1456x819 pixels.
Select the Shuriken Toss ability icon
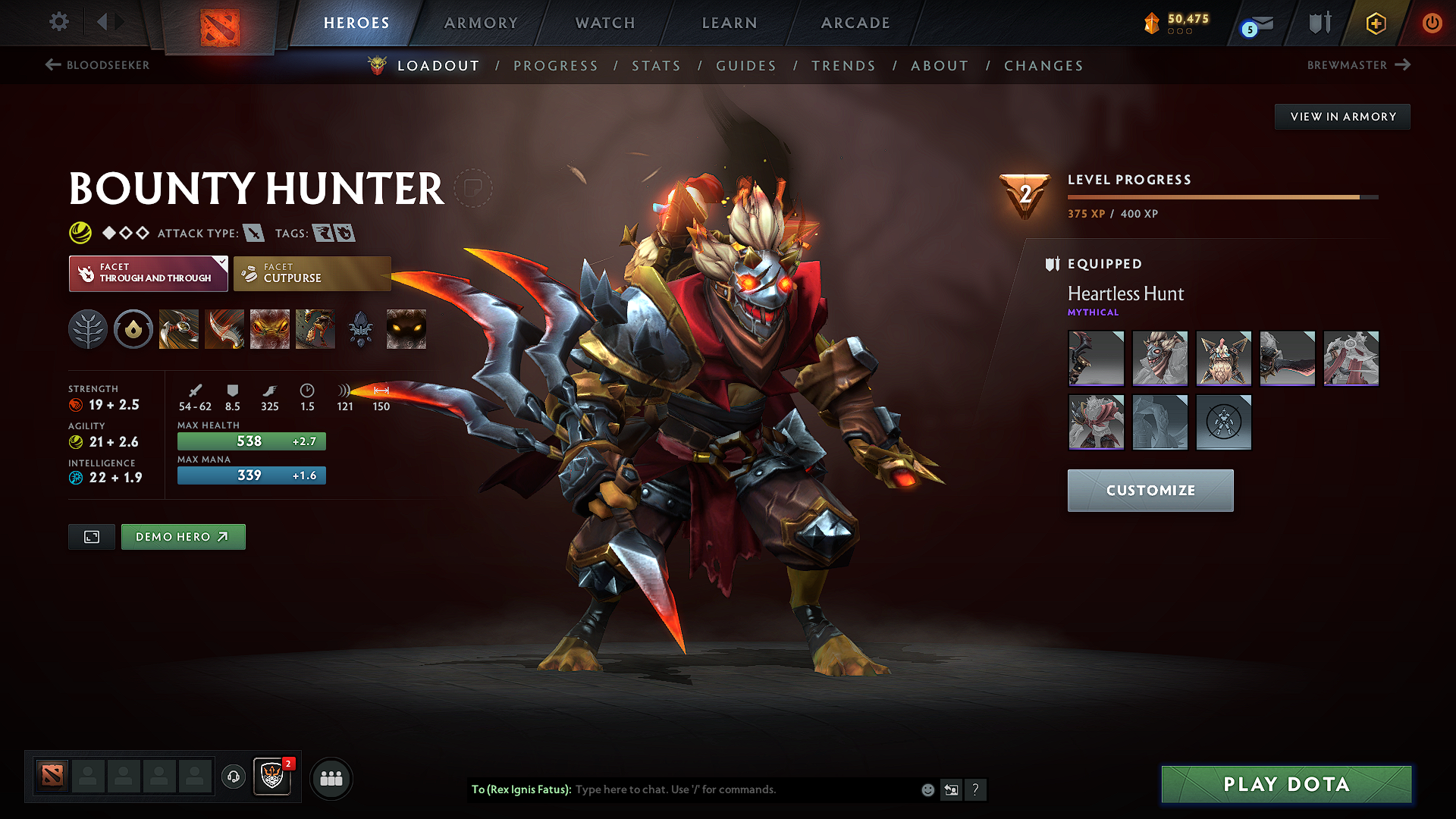pos(178,328)
